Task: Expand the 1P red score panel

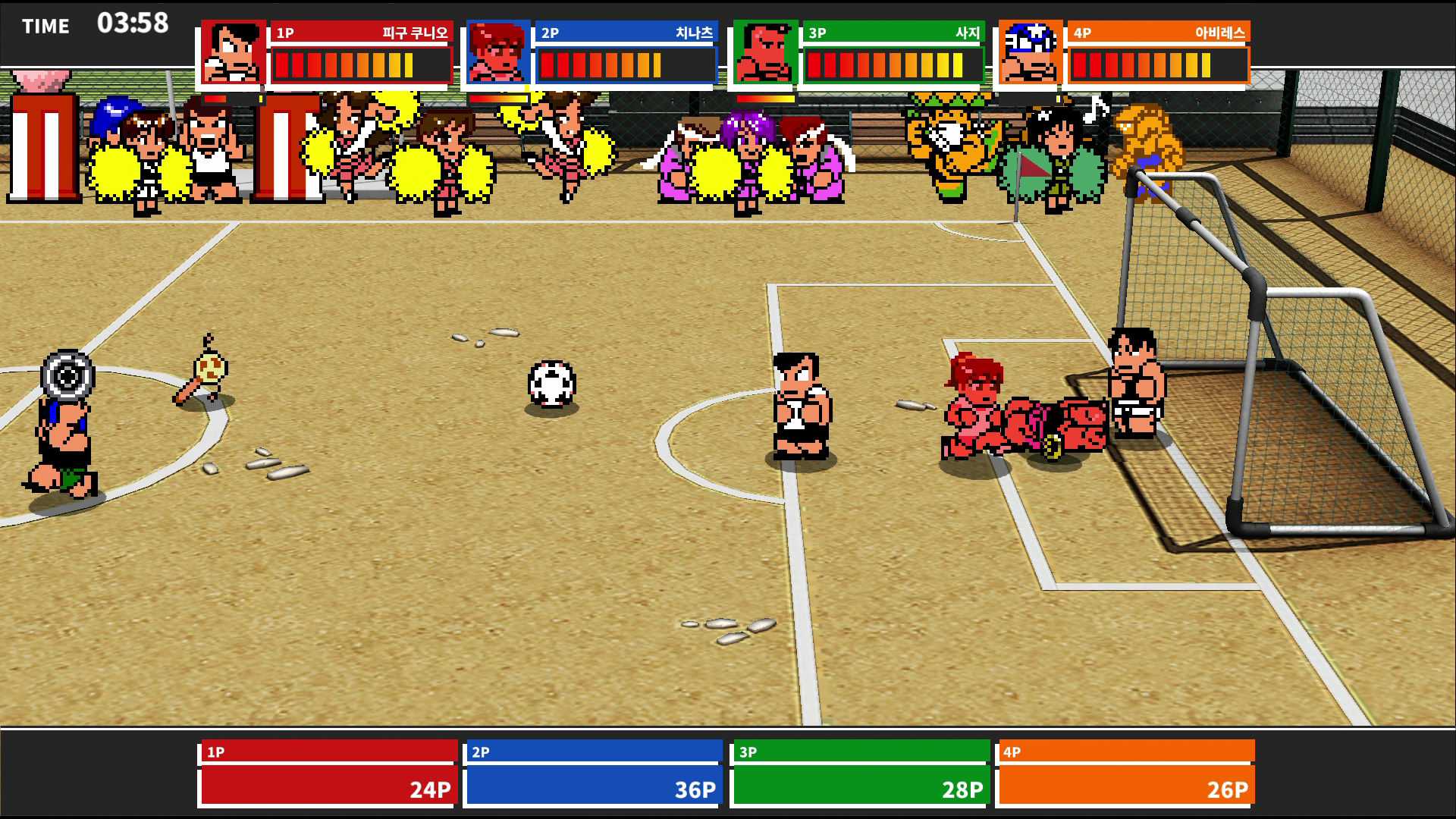Action: point(328,773)
